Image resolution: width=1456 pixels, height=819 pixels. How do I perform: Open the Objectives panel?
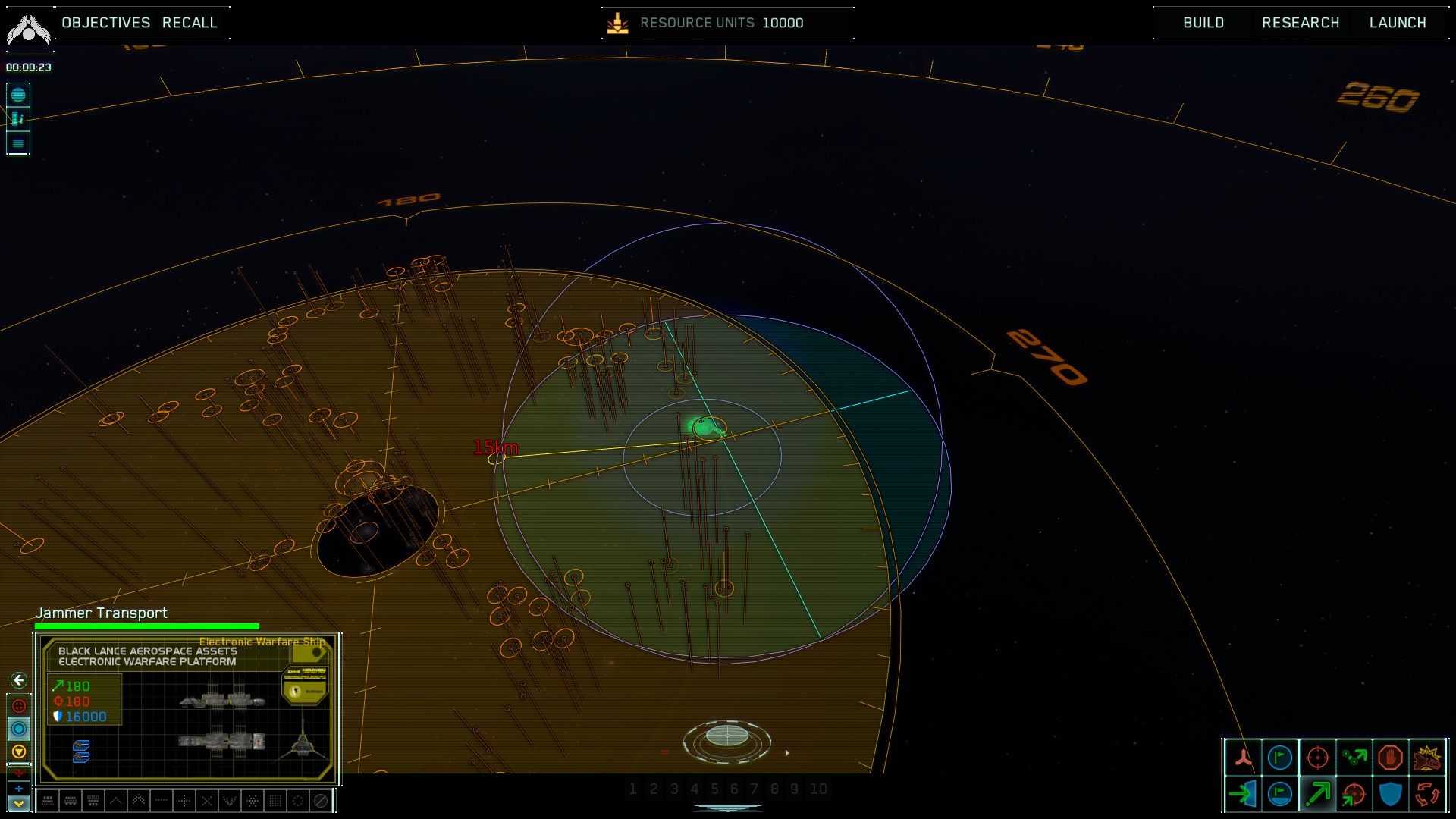coord(105,23)
